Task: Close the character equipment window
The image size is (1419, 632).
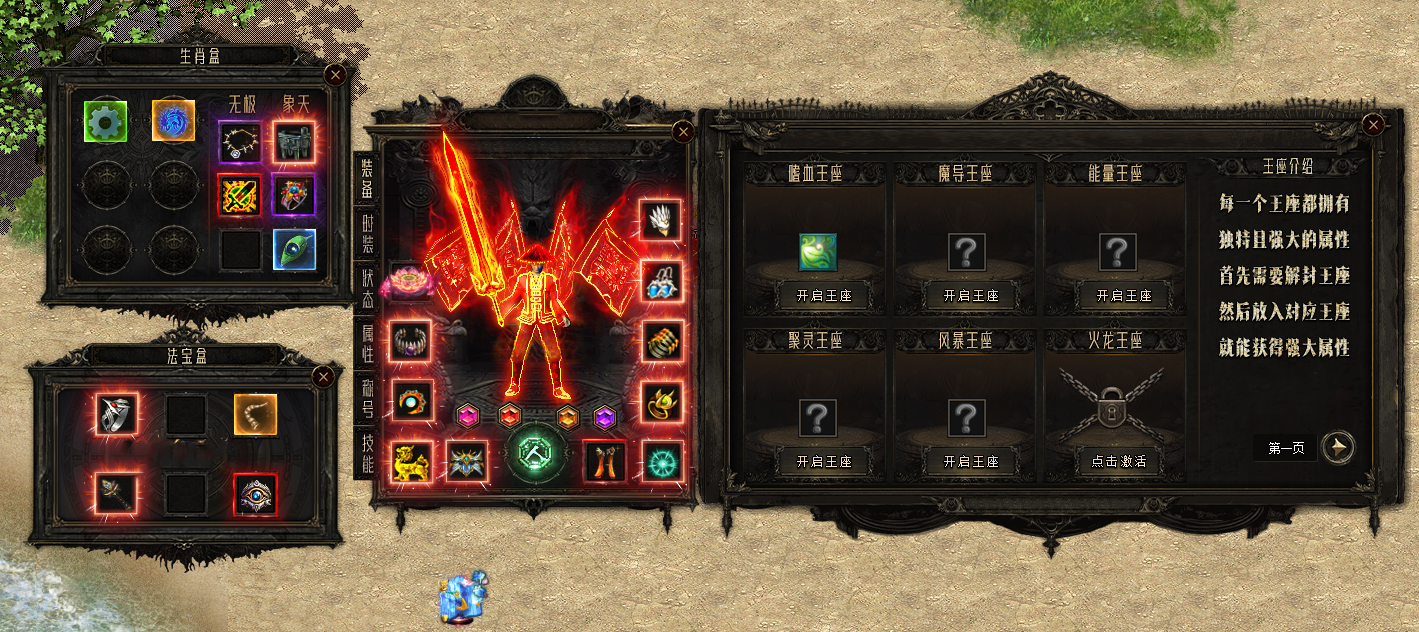Action: [683, 131]
